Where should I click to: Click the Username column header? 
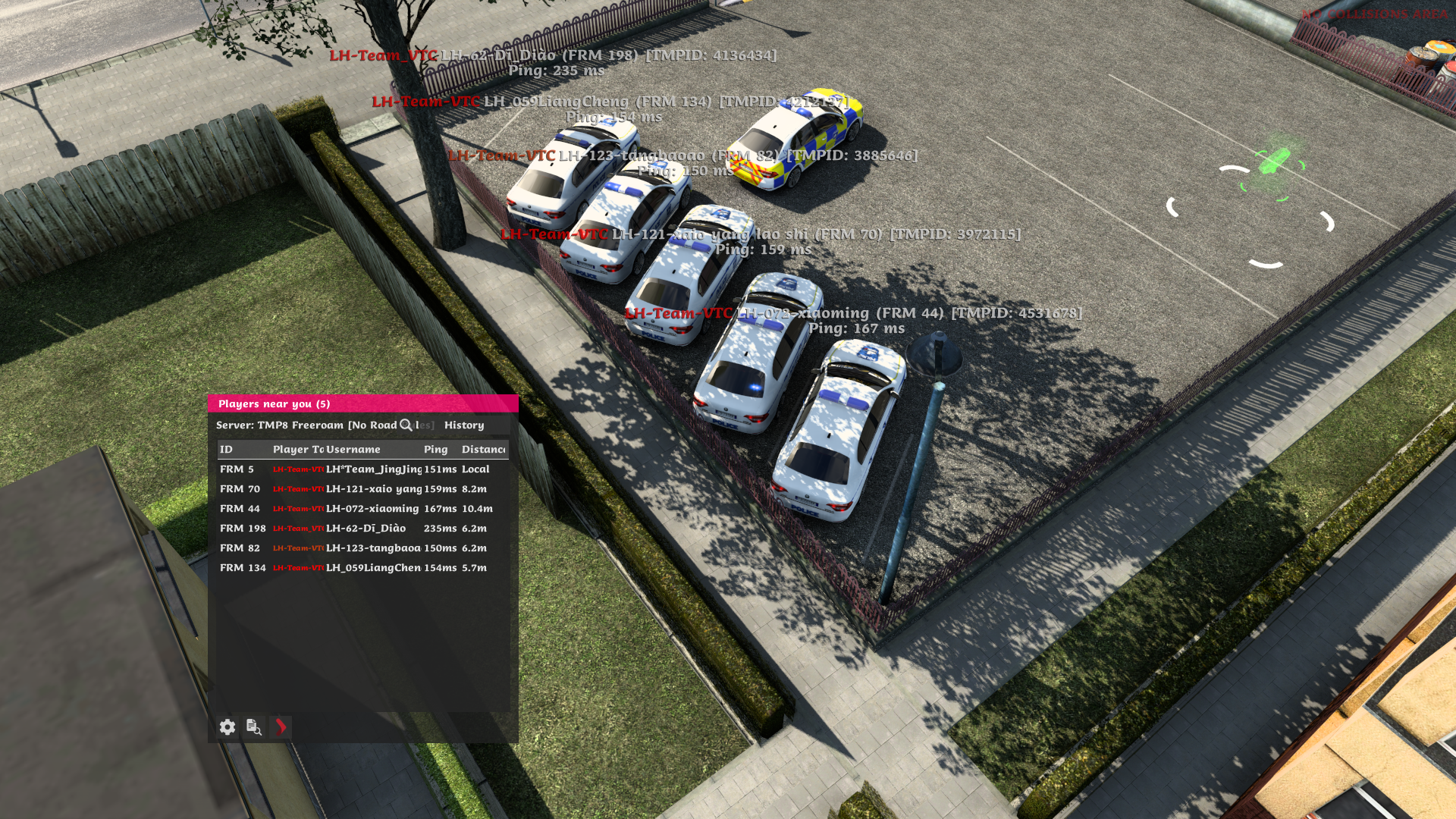coord(353,450)
